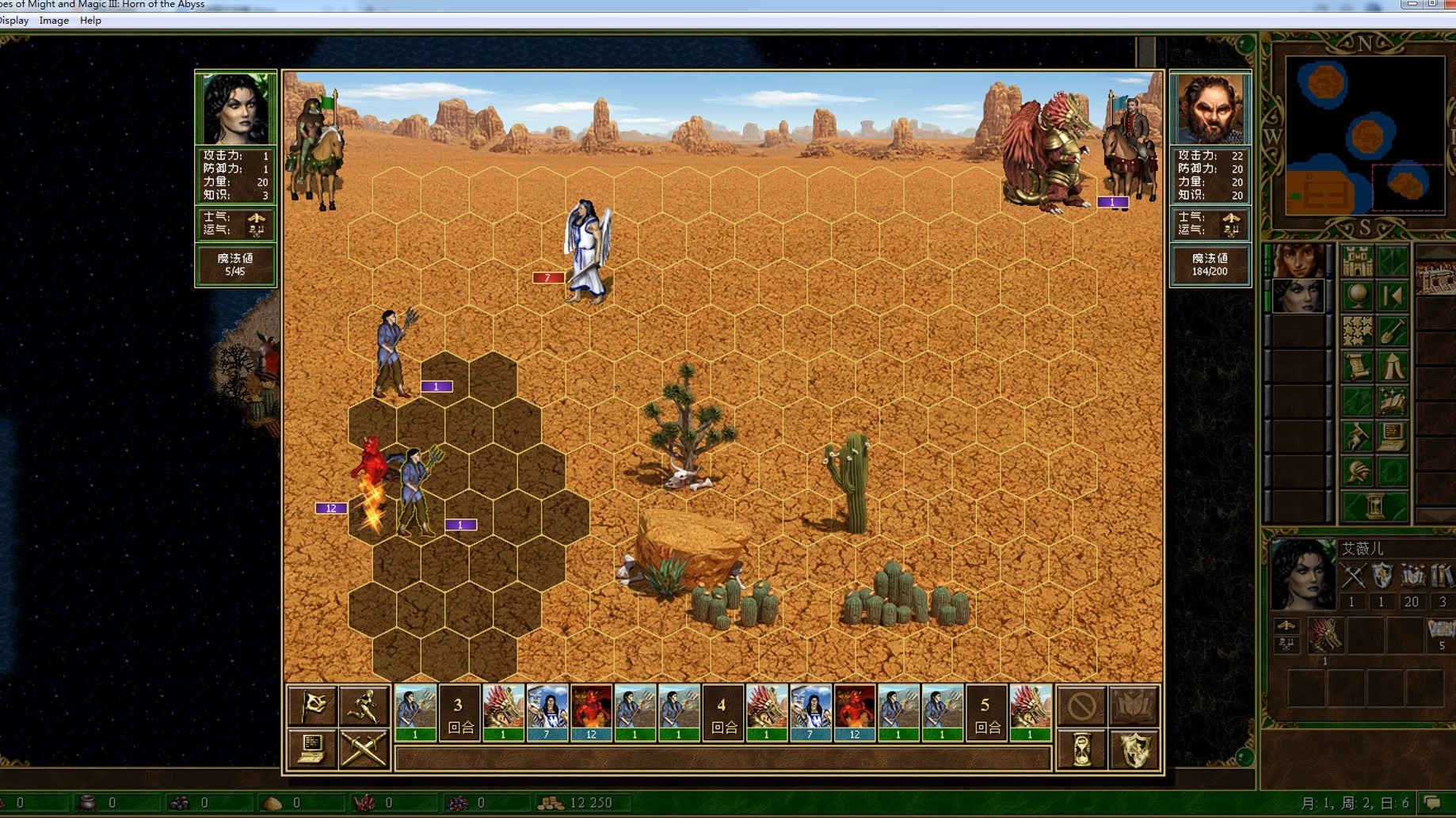Select the town thumbnail in the town list
The height and width of the screenshot is (818, 1456).
(x=1435, y=277)
